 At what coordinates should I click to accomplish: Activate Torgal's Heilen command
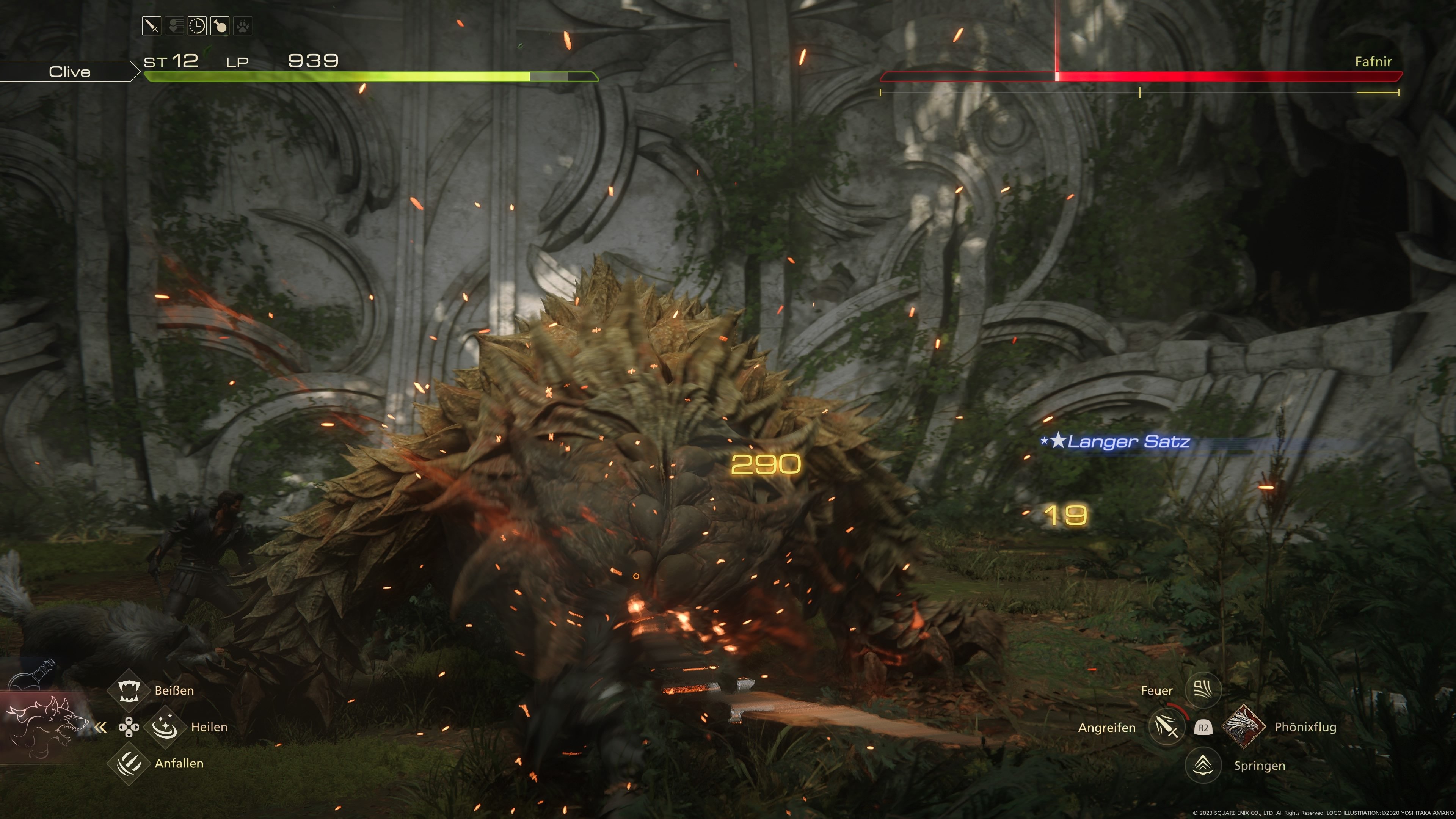(x=165, y=727)
